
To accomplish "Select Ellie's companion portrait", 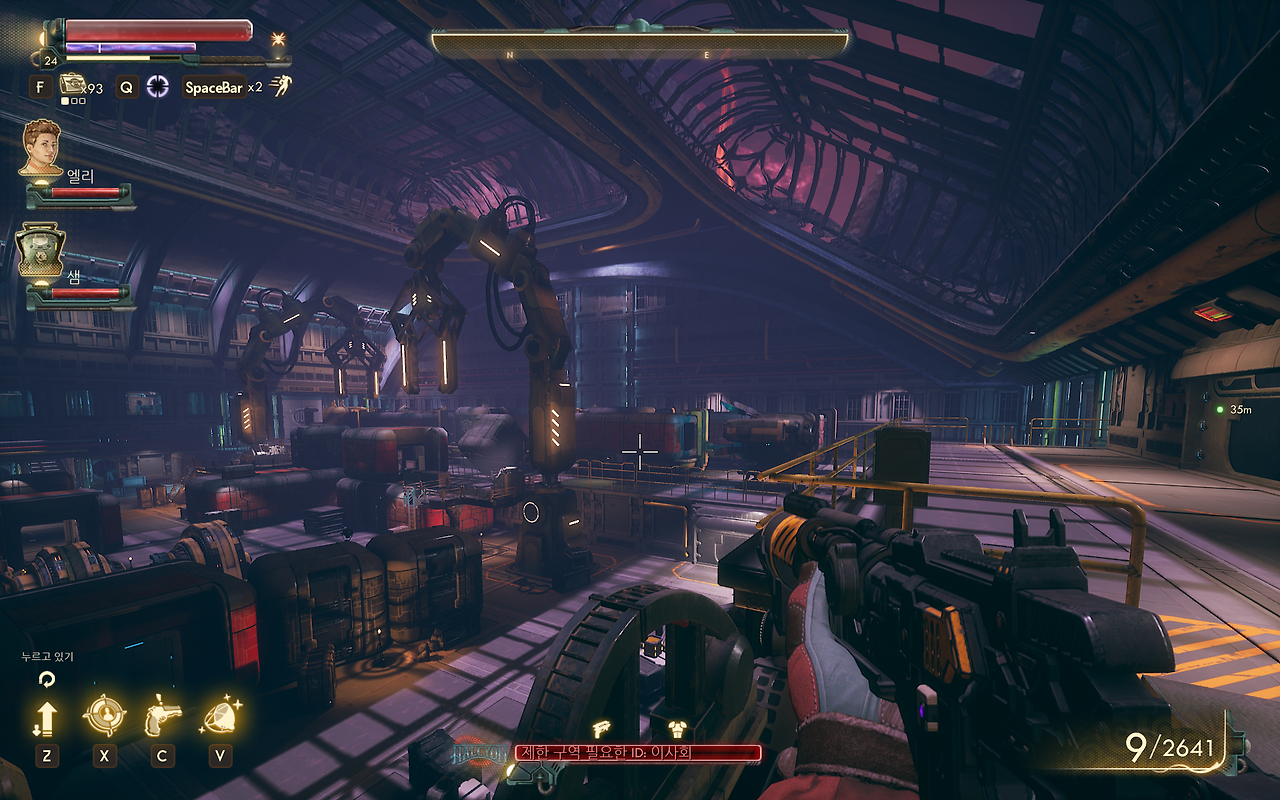I will [42, 147].
